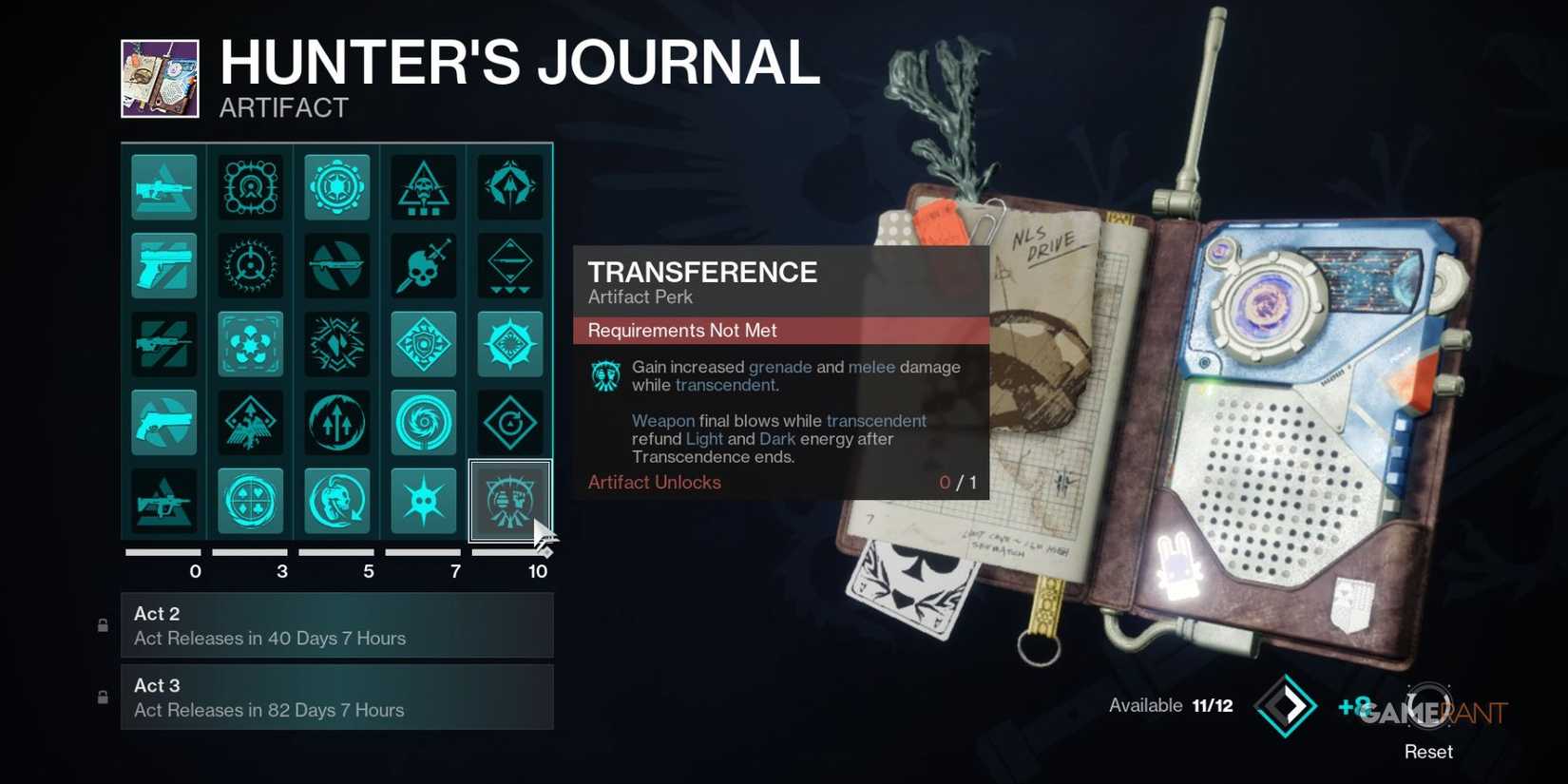Toggle the highlighted Transference perk tile
Viewport: 1568px width, 784px height.
tap(509, 500)
